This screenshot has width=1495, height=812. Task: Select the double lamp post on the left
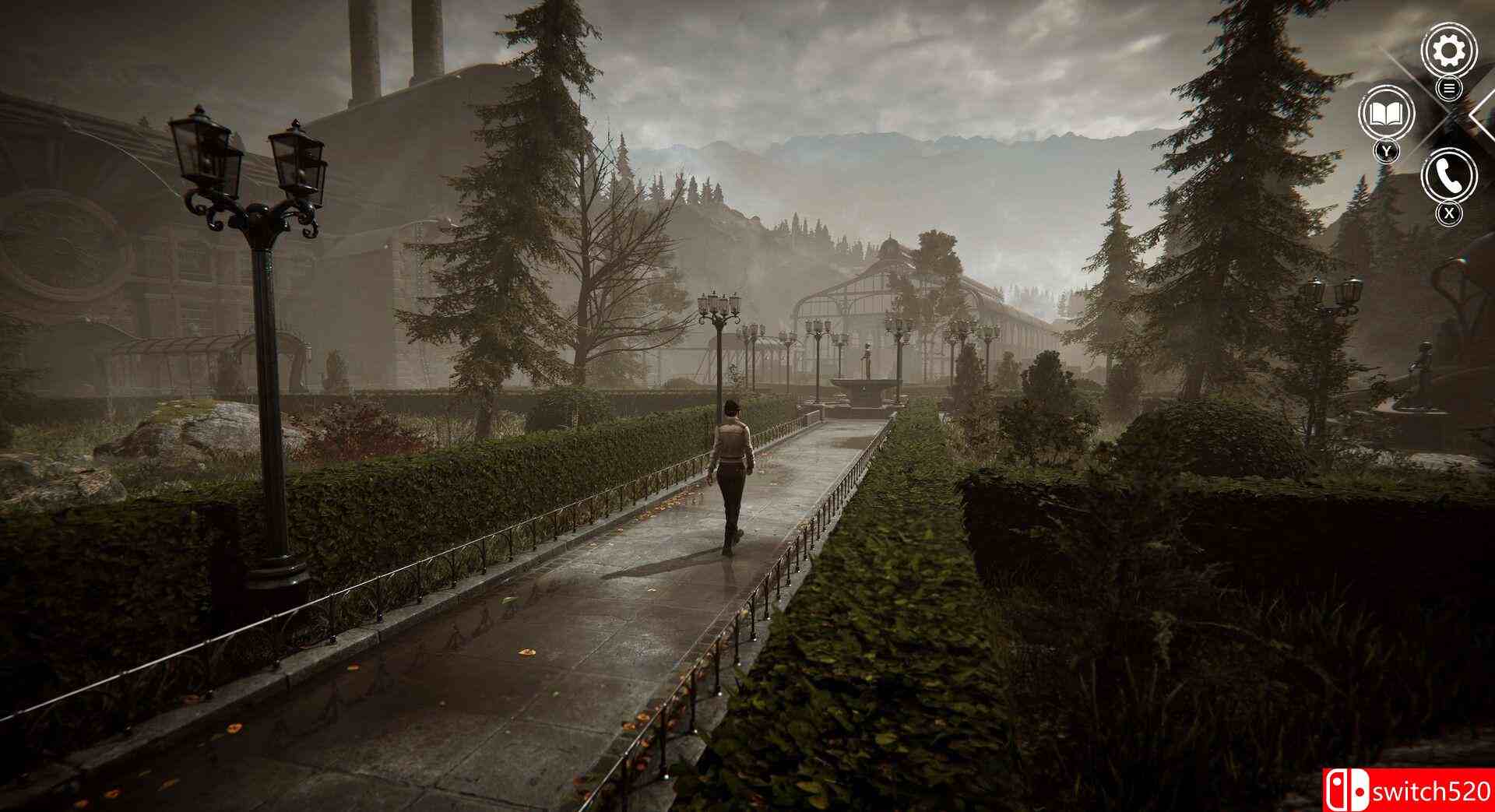249,187
